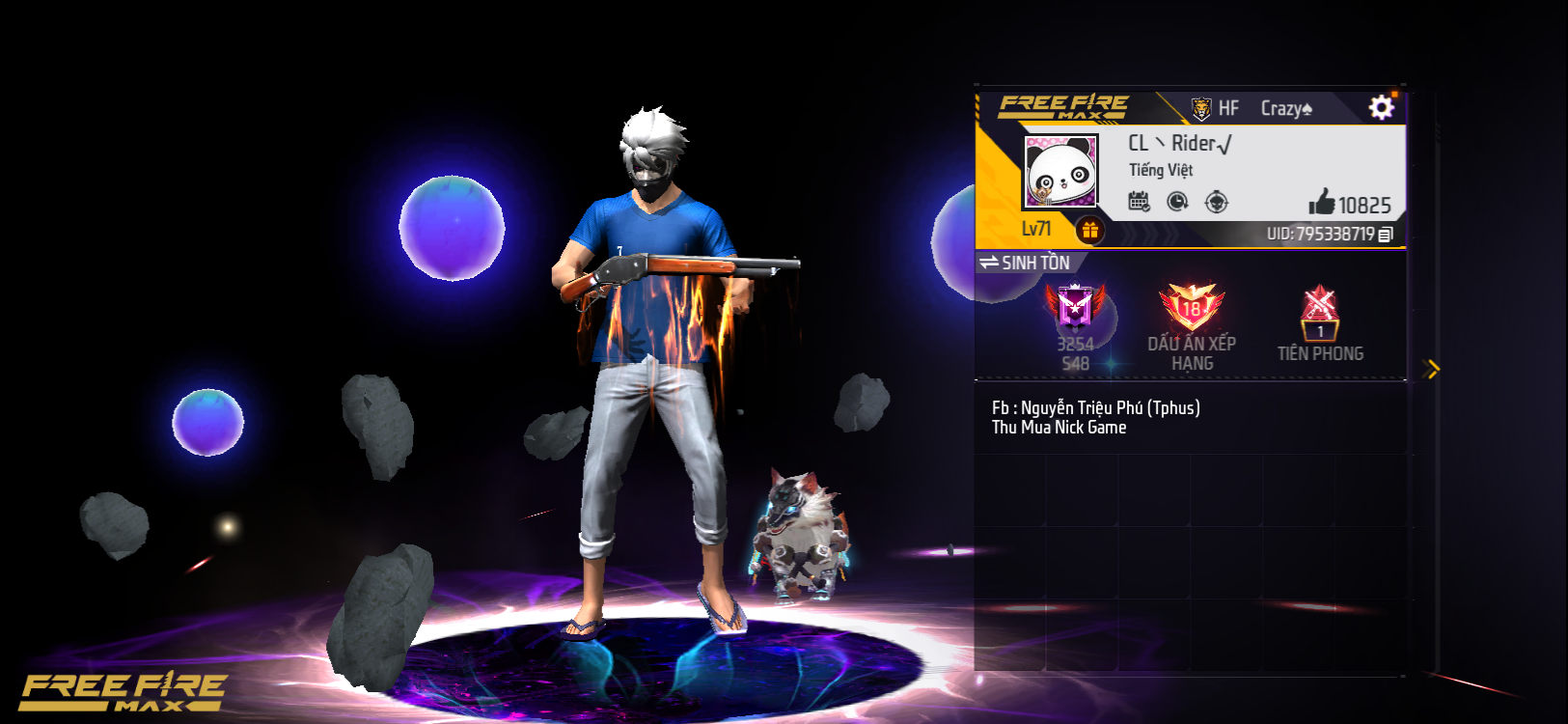Expand the panel using the yellow right-edge chevron
This screenshot has width=1568, height=724.
point(1432,367)
